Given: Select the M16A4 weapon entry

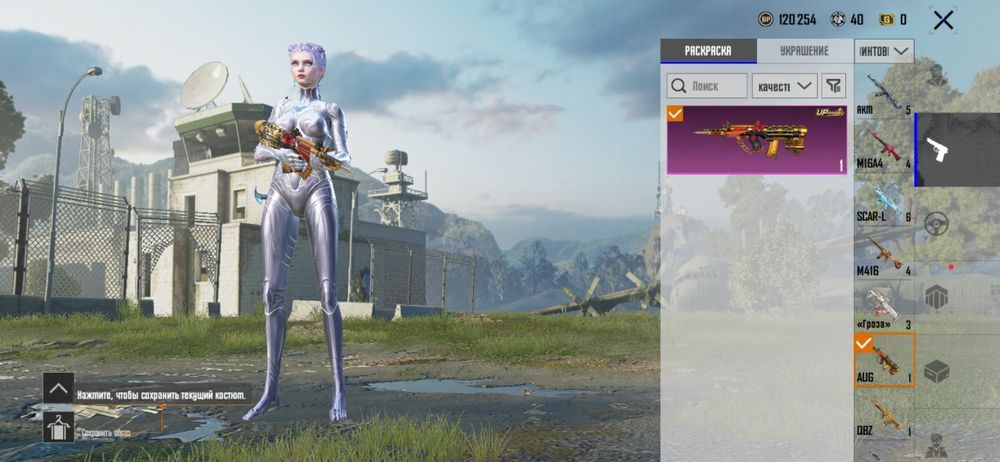Looking at the screenshot, I should (x=883, y=146).
